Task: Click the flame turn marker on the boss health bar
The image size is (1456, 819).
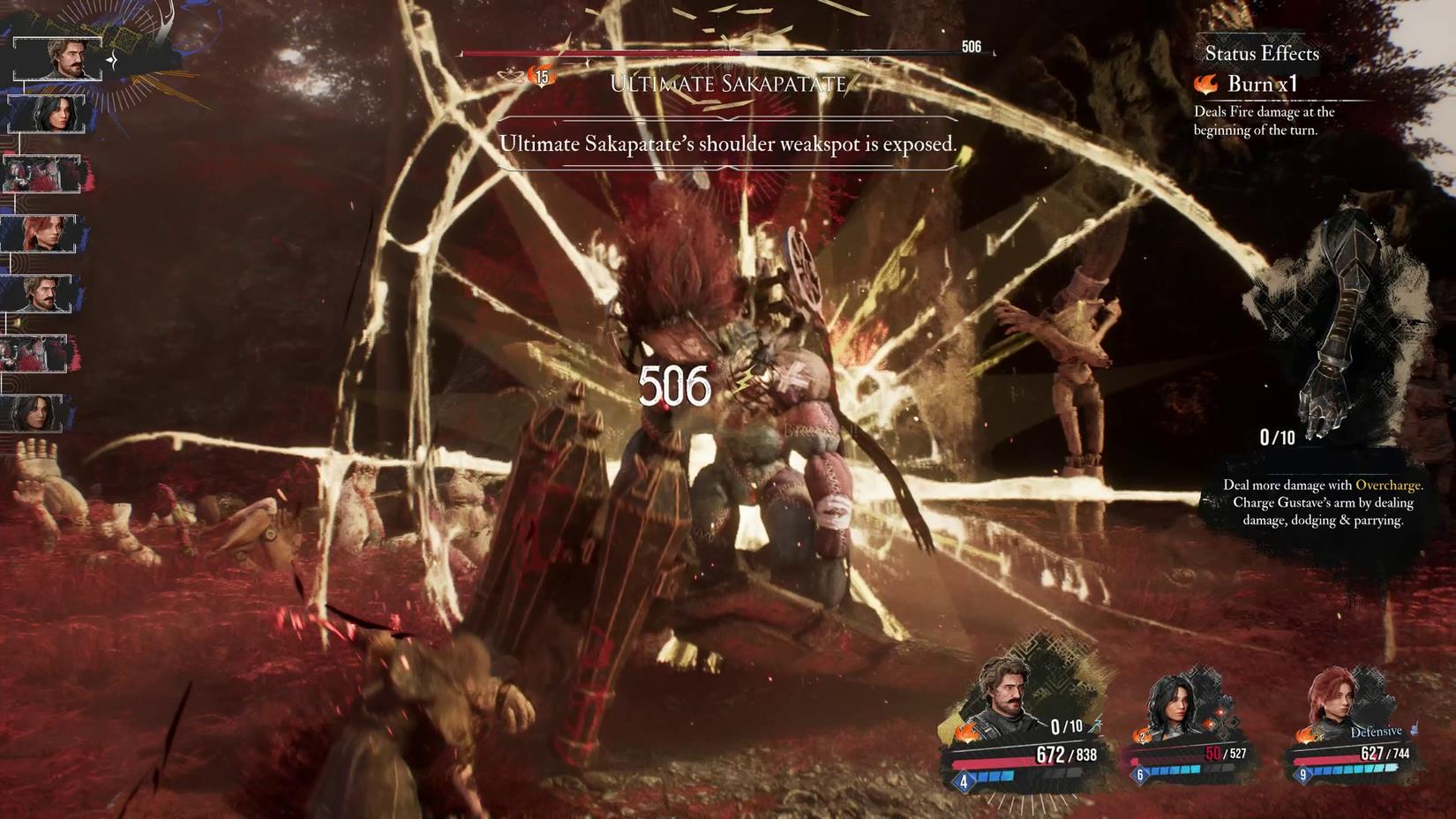Action: [x=541, y=76]
